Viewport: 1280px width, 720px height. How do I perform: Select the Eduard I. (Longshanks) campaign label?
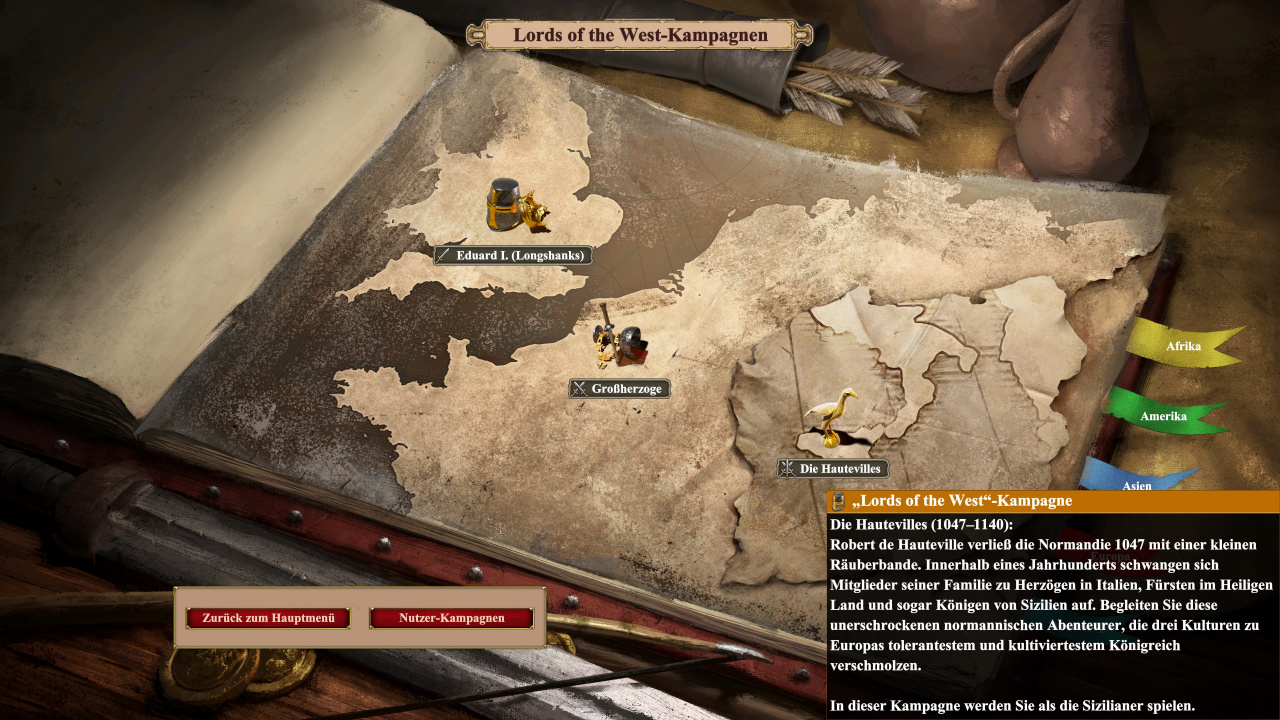coord(512,255)
